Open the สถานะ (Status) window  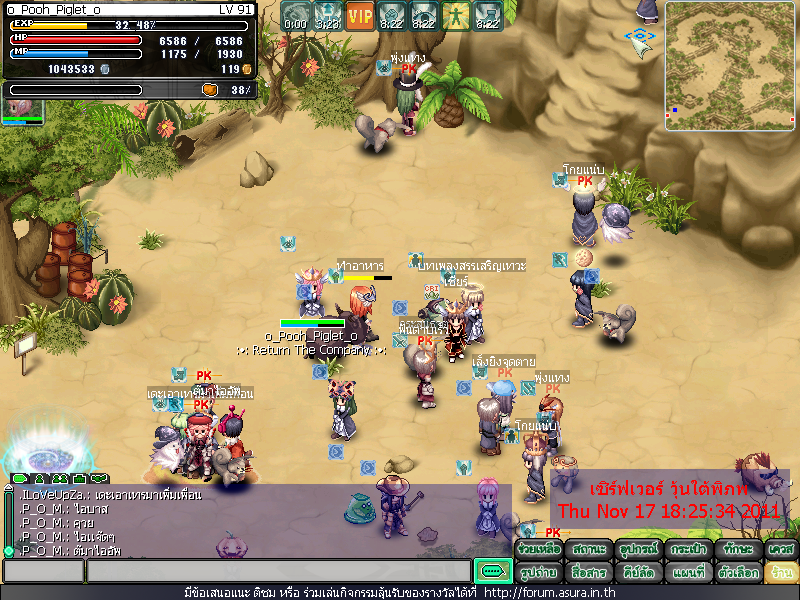587,549
